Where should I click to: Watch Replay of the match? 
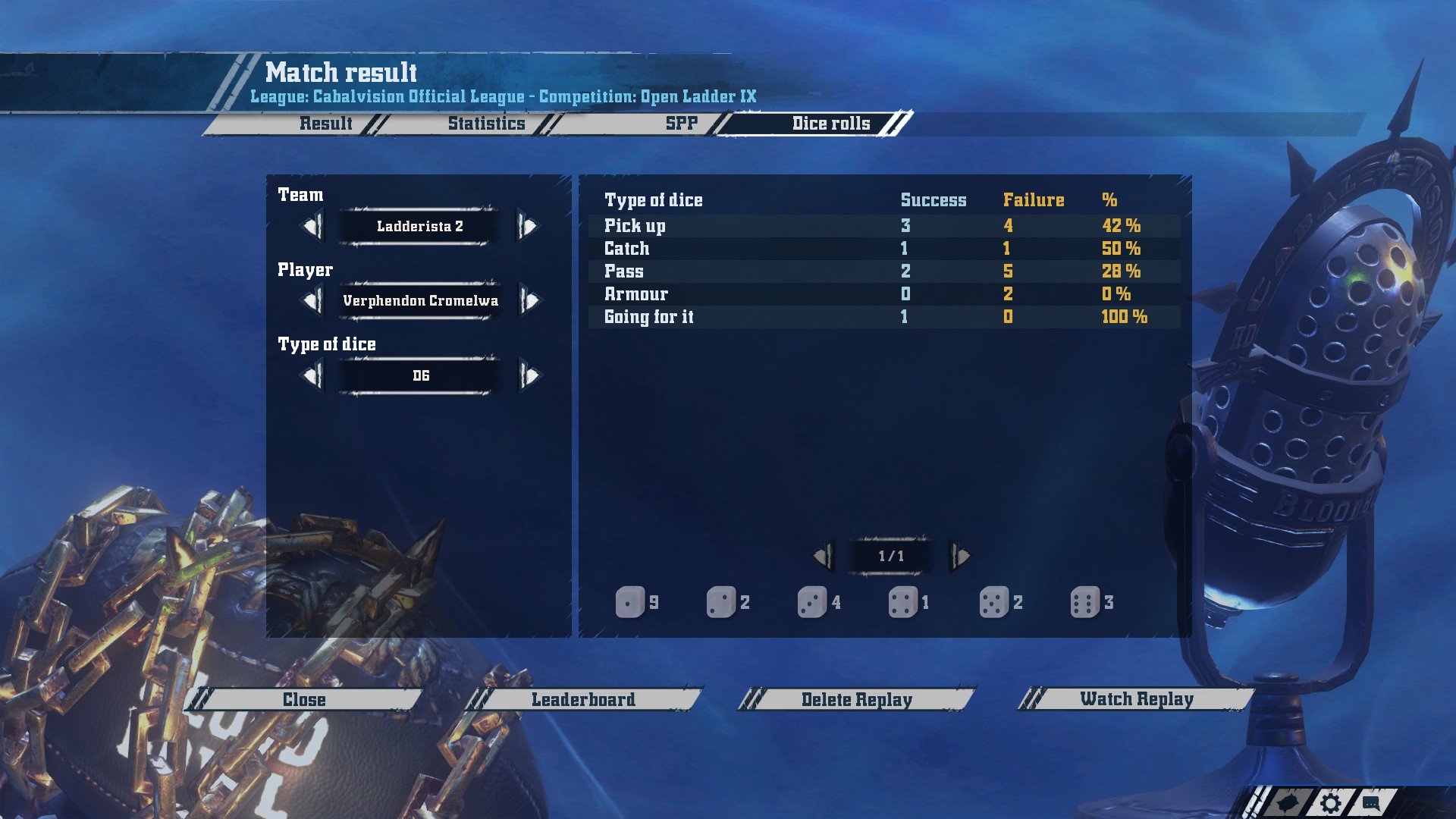[1136, 698]
